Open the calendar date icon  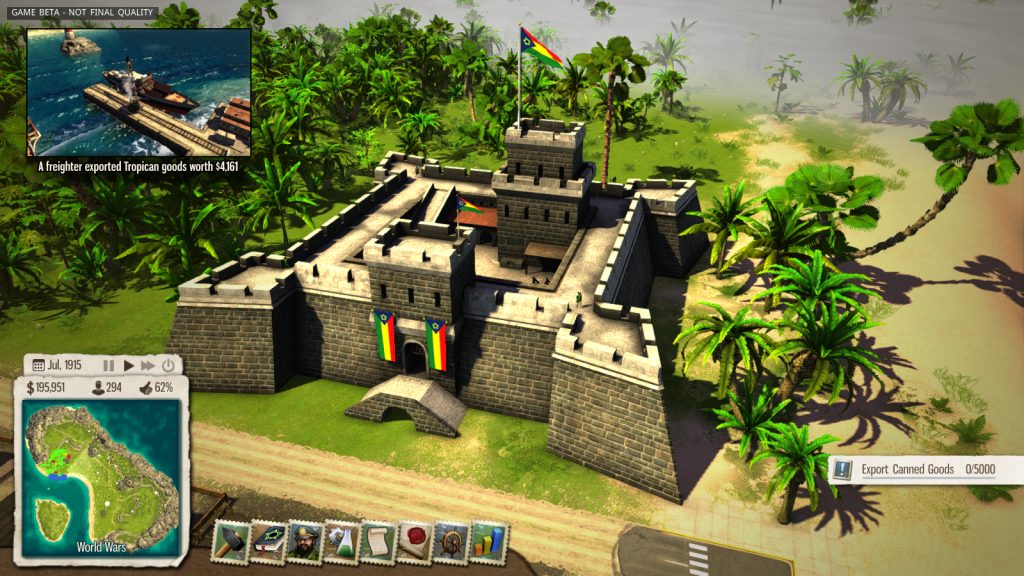(x=39, y=366)
